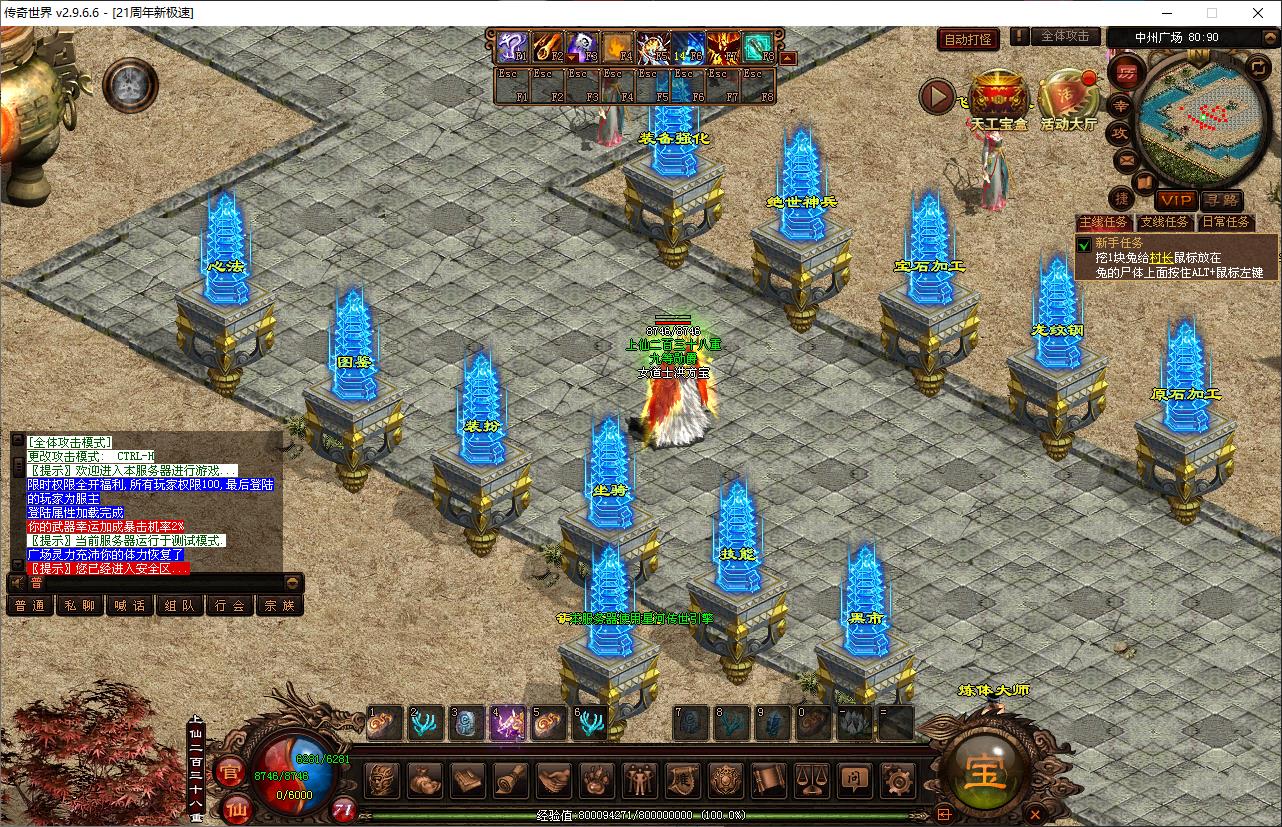Viewport: 1282px width, 827px height.
Task: Open the bag pouch icon in bottom bar
Action: tap(425, 780)
